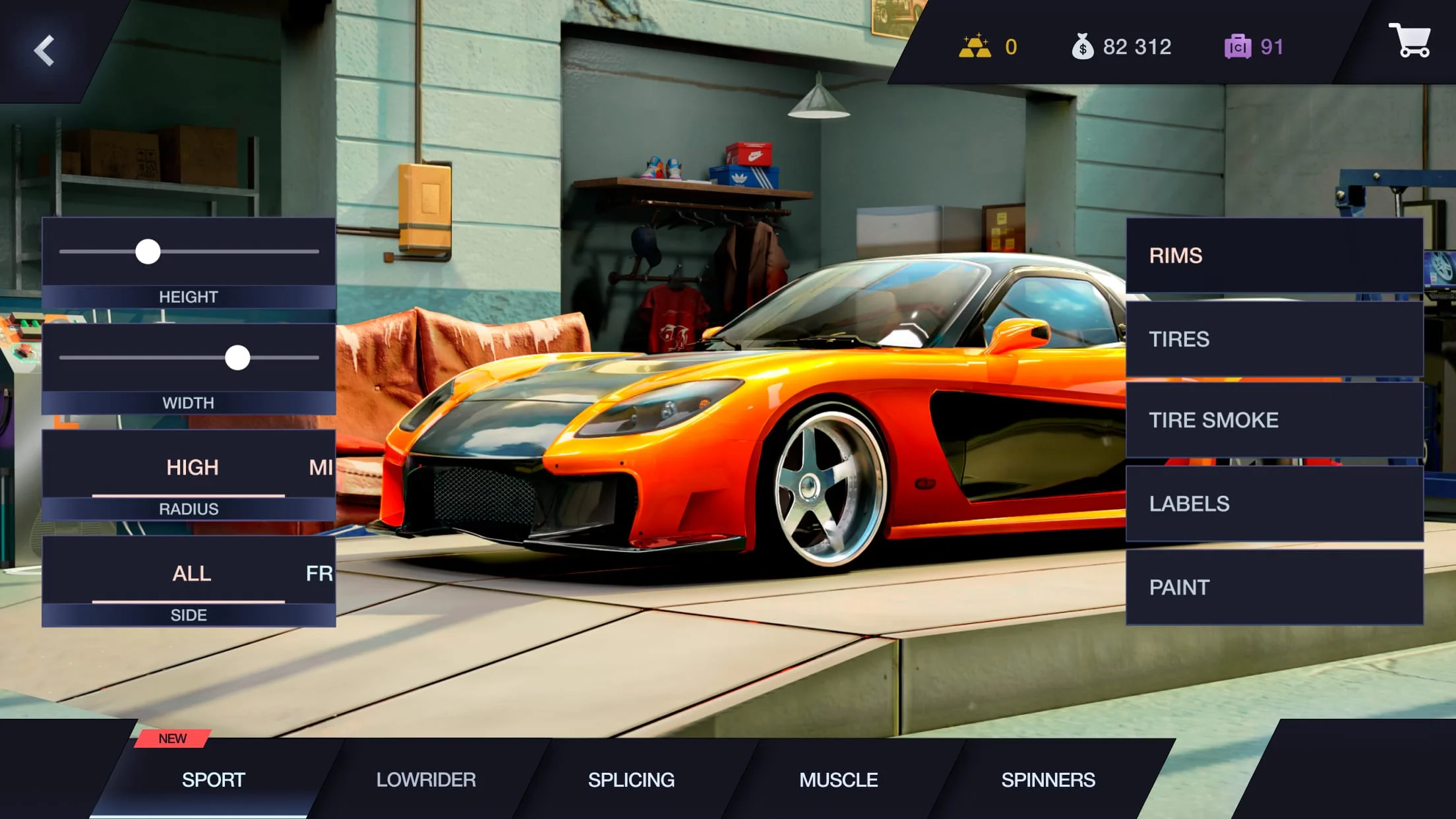Open the cases icon showing 91
The height and width of the screenshot is (819, 1456).
tap(1238, 45)
